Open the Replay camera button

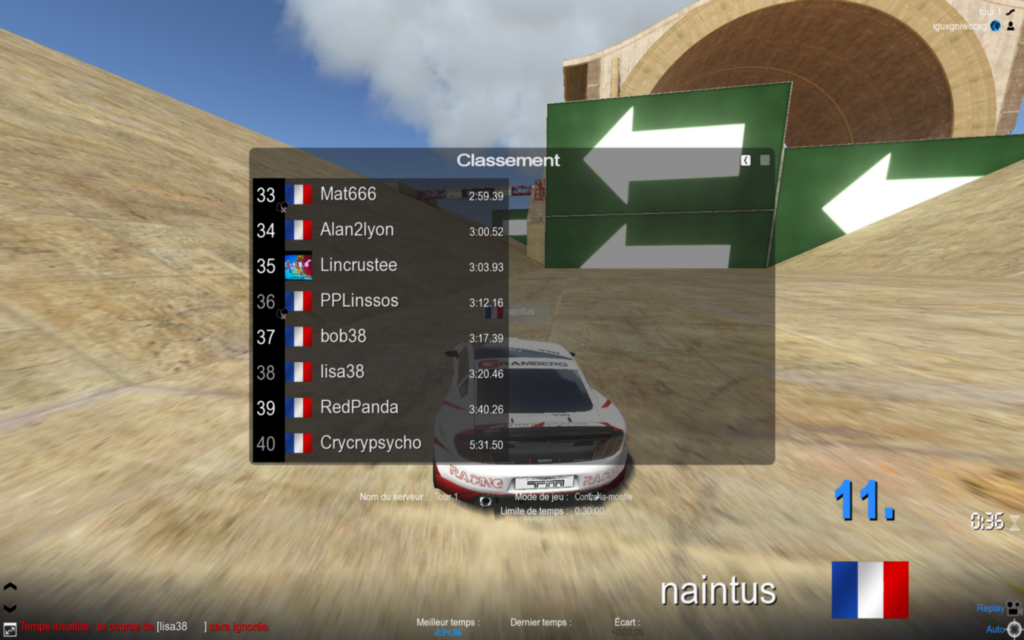tap(1013, 607)
